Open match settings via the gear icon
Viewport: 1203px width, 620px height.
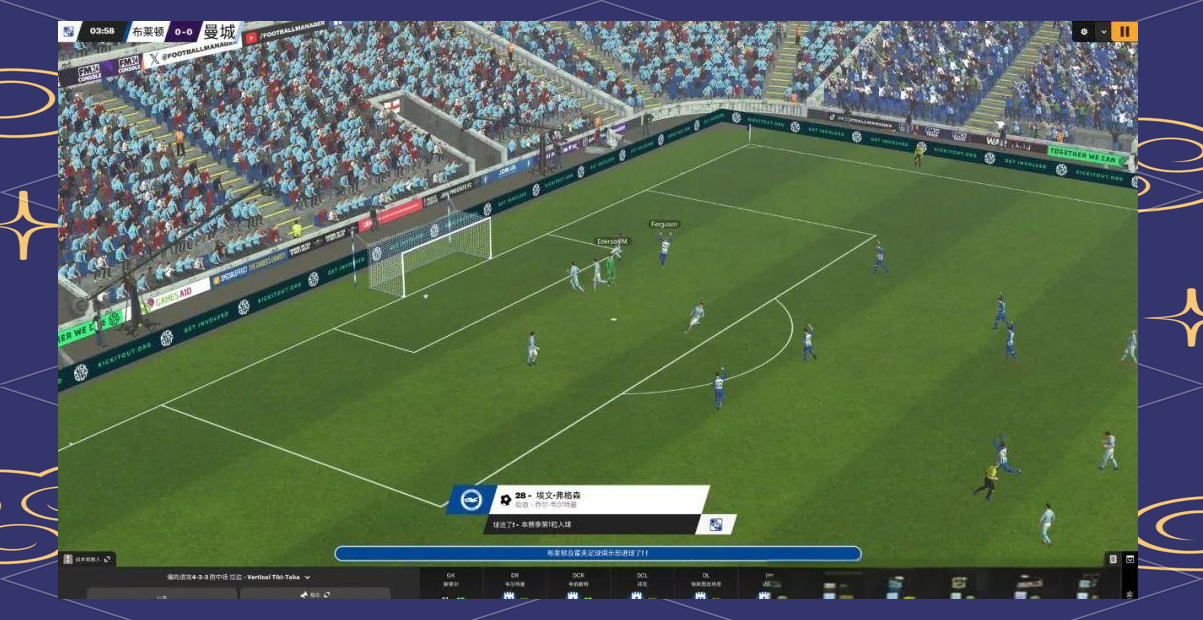1084,31
